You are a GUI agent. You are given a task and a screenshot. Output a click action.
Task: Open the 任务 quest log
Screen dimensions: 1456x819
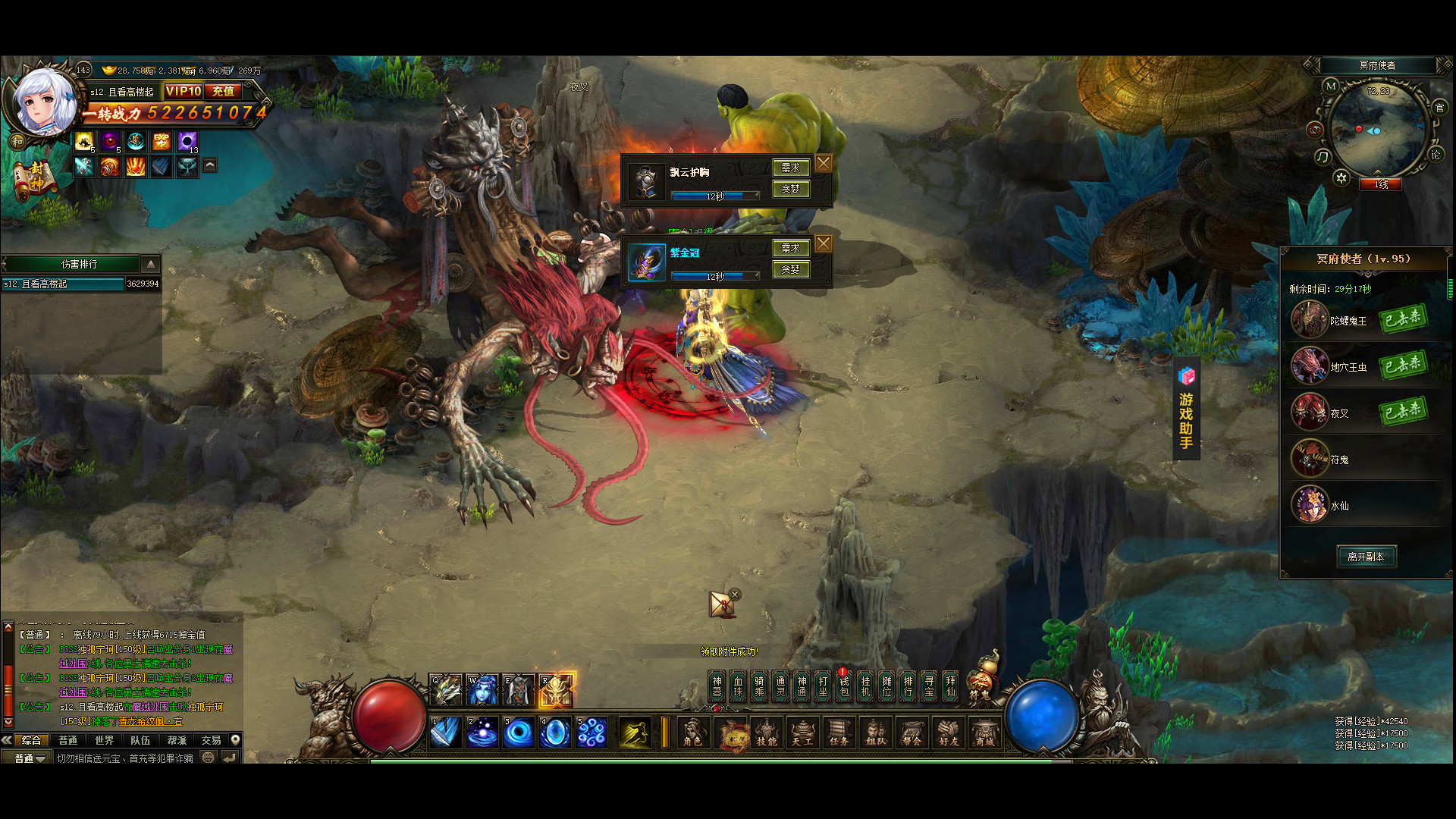click(839, 733)
